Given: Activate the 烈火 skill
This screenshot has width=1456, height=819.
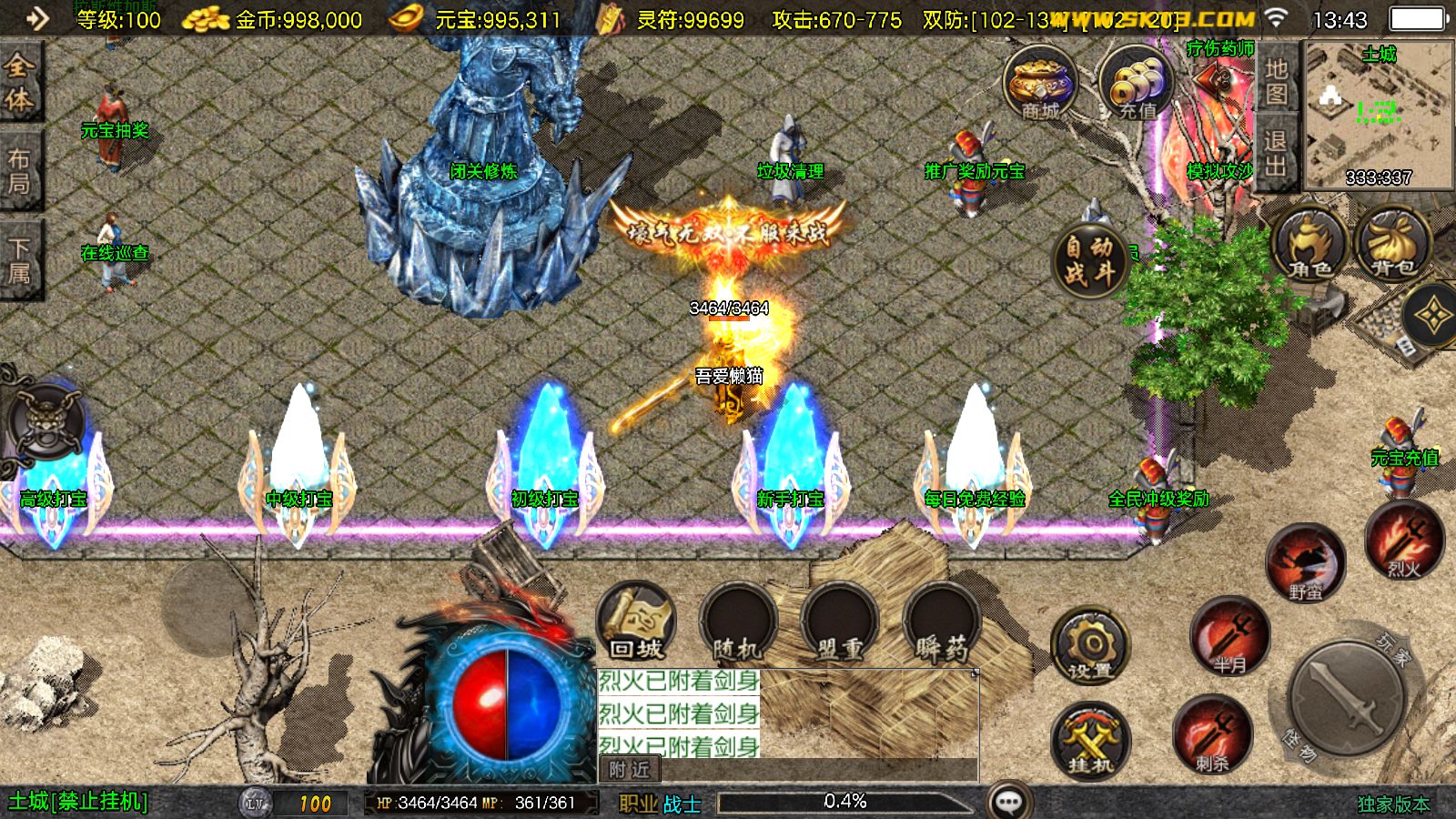Looking at the screenshot, I should coord(1404,542).
